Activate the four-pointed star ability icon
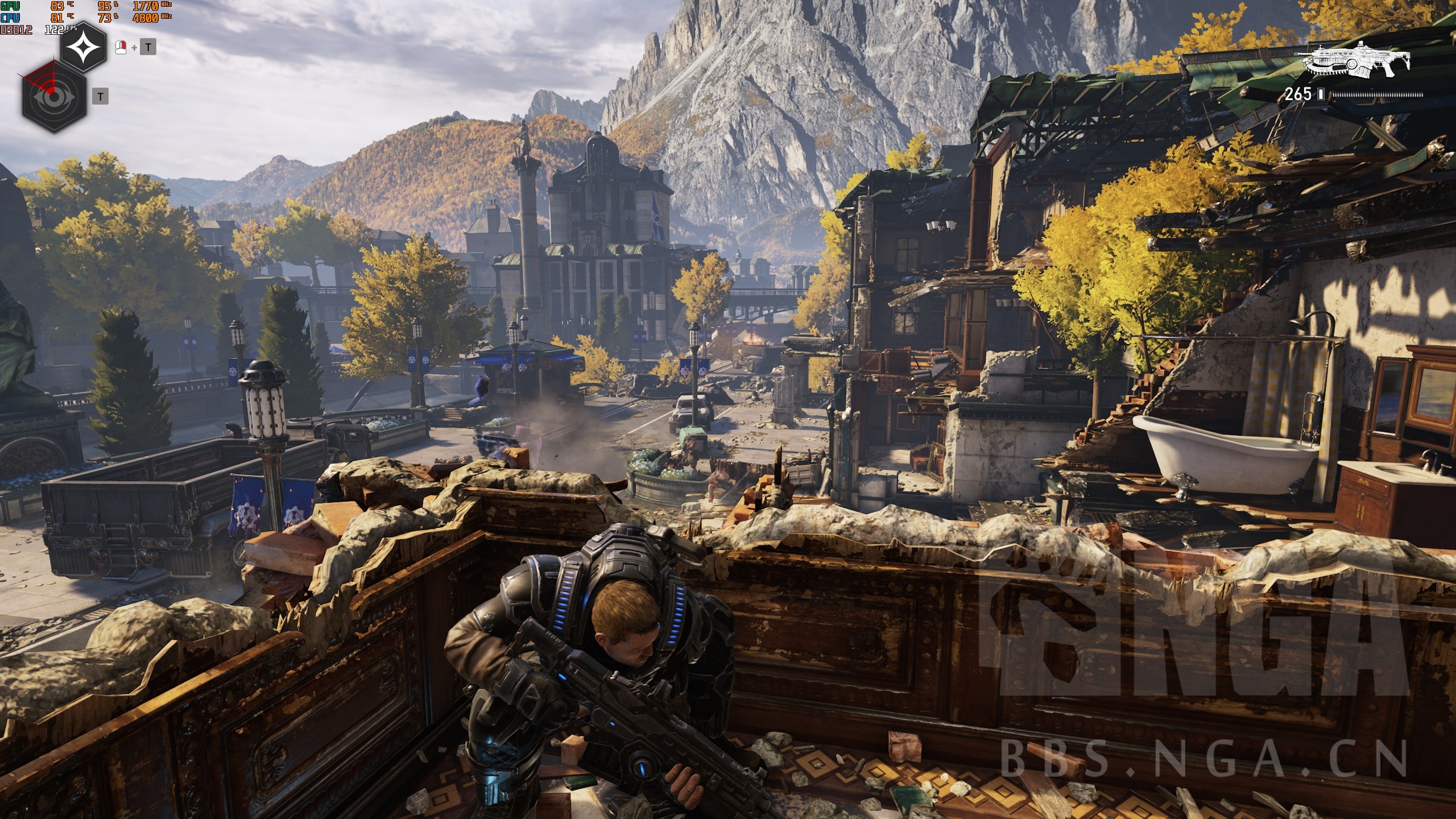The image size is (1456, 819). coord(84,47)
